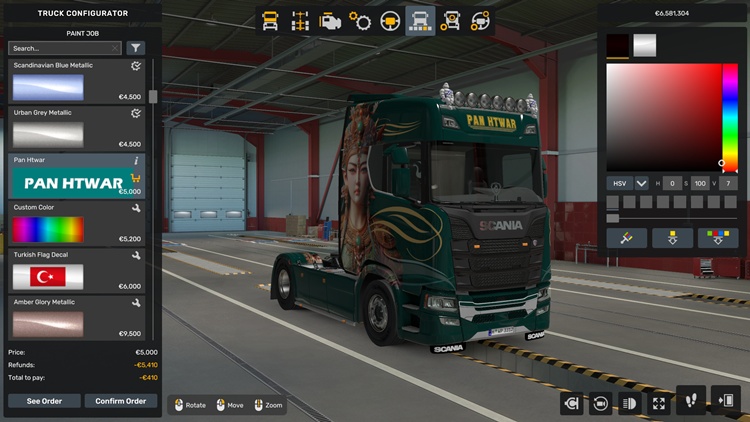Open the paint job filter options
Viewport: 750px width, 422px height.
(136, 48)
